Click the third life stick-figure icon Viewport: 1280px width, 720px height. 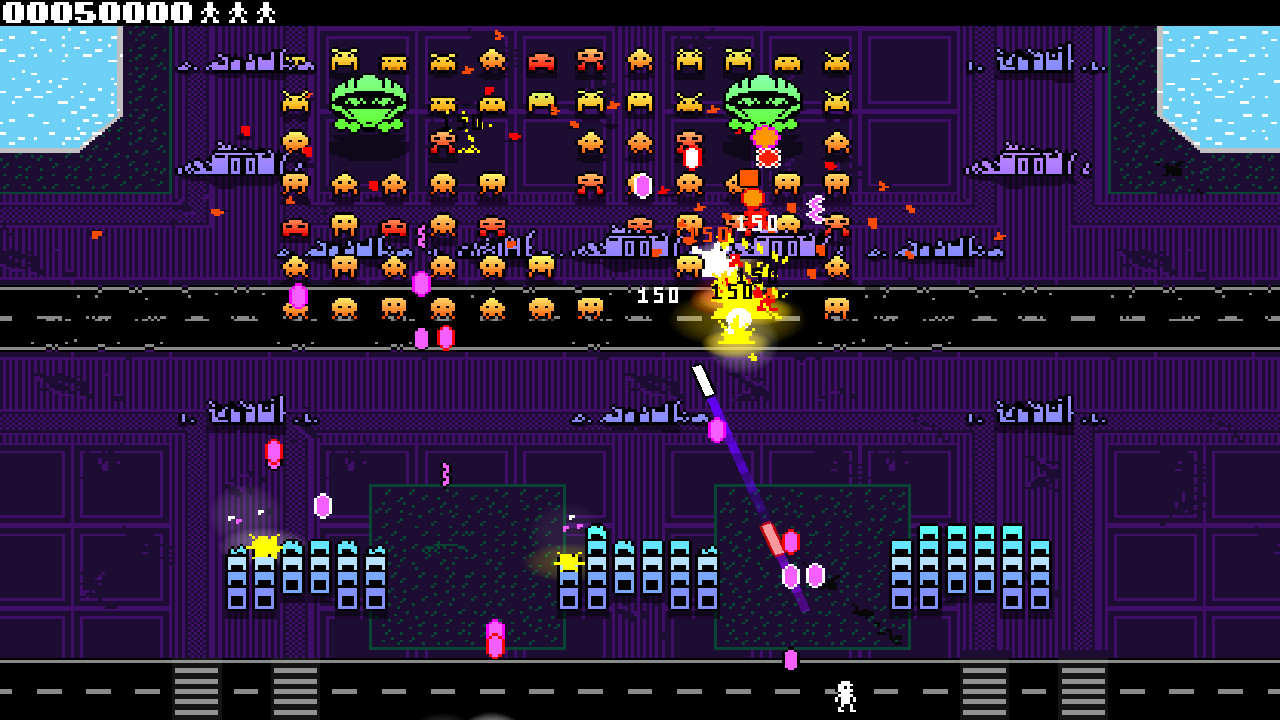265,12
